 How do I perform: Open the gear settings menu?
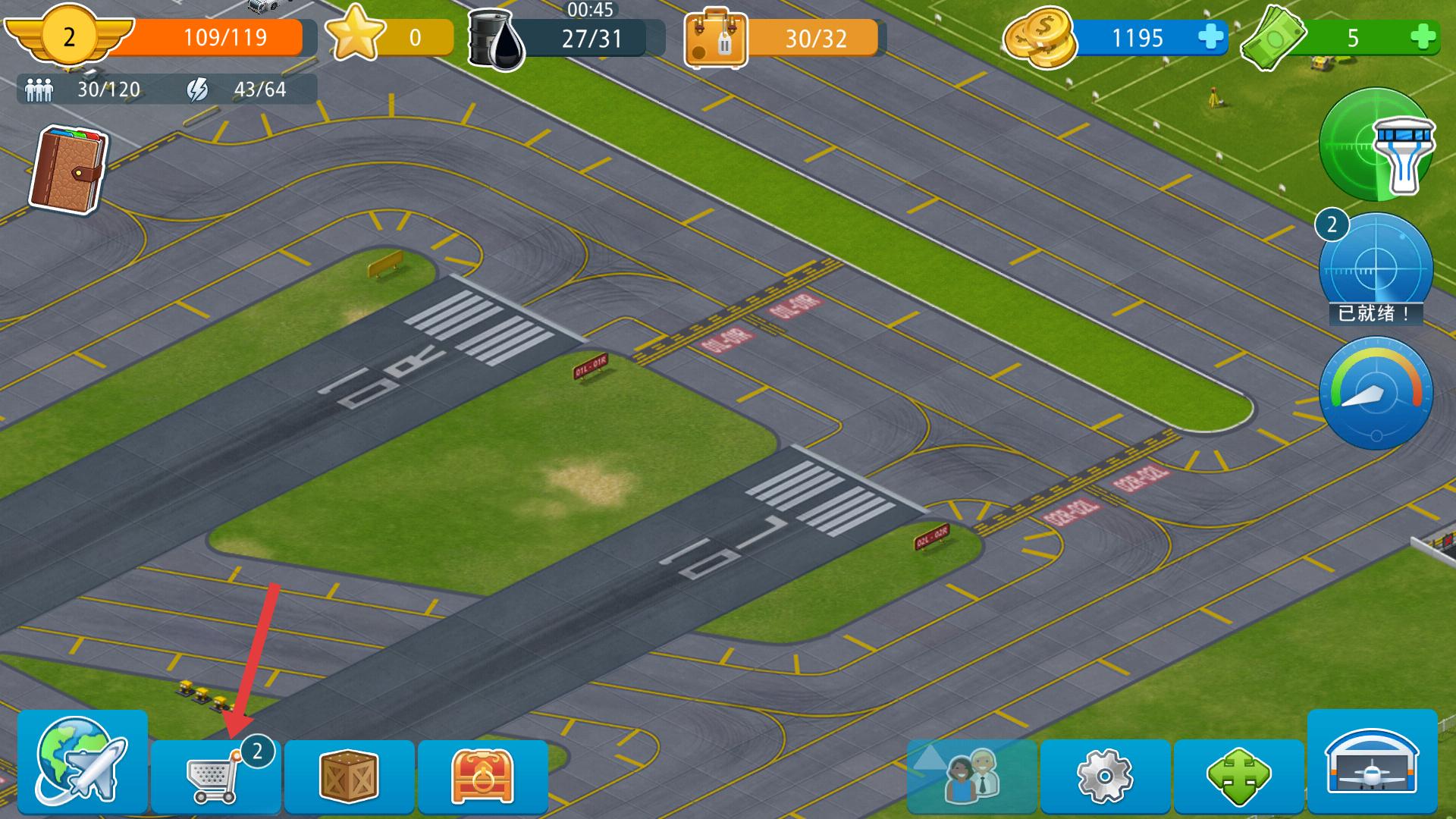point(1105,777)
